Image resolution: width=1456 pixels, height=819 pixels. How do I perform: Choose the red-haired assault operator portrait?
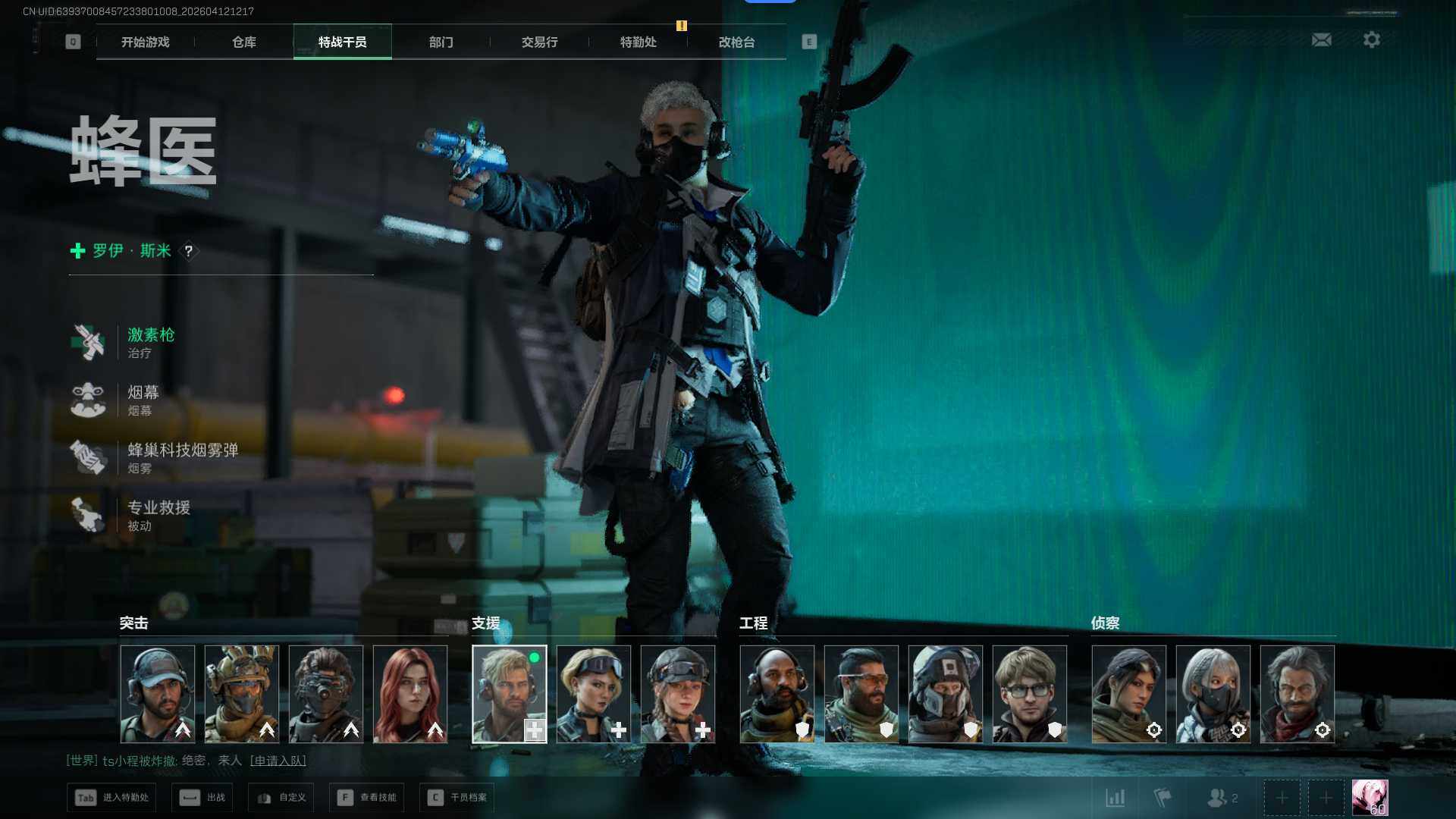[x=410, y=694]
